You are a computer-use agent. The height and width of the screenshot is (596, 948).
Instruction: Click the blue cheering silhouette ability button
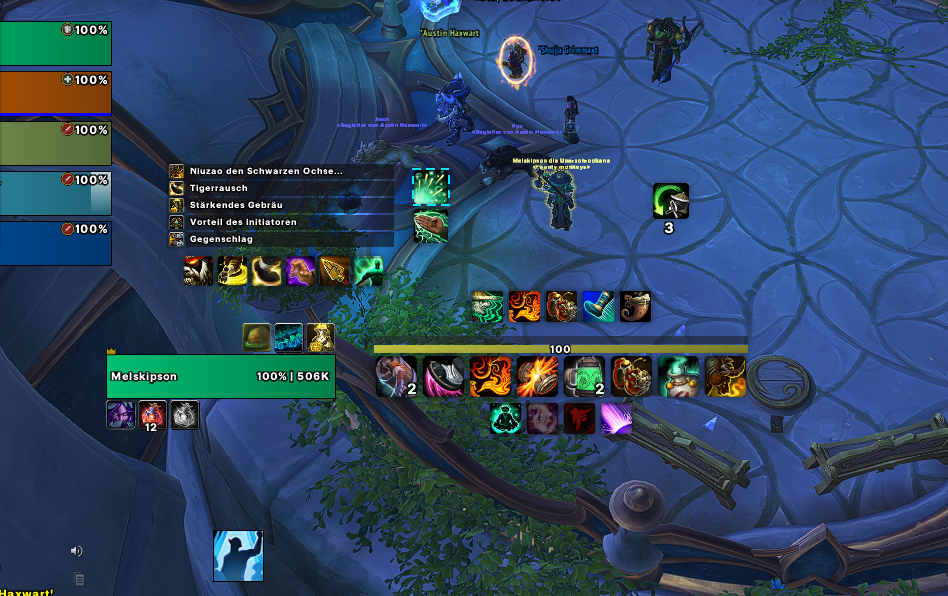pos(238,556)
